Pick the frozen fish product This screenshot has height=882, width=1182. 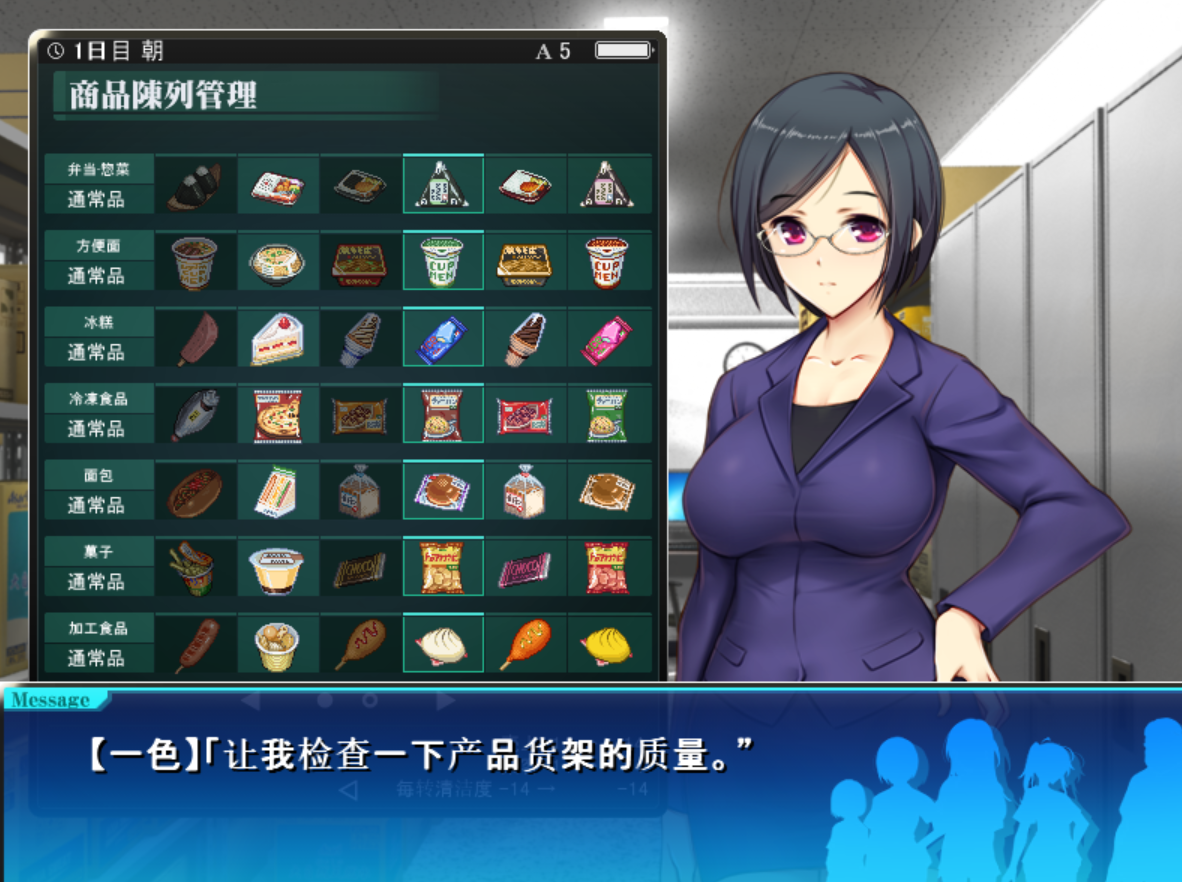(x=195, y=415)
